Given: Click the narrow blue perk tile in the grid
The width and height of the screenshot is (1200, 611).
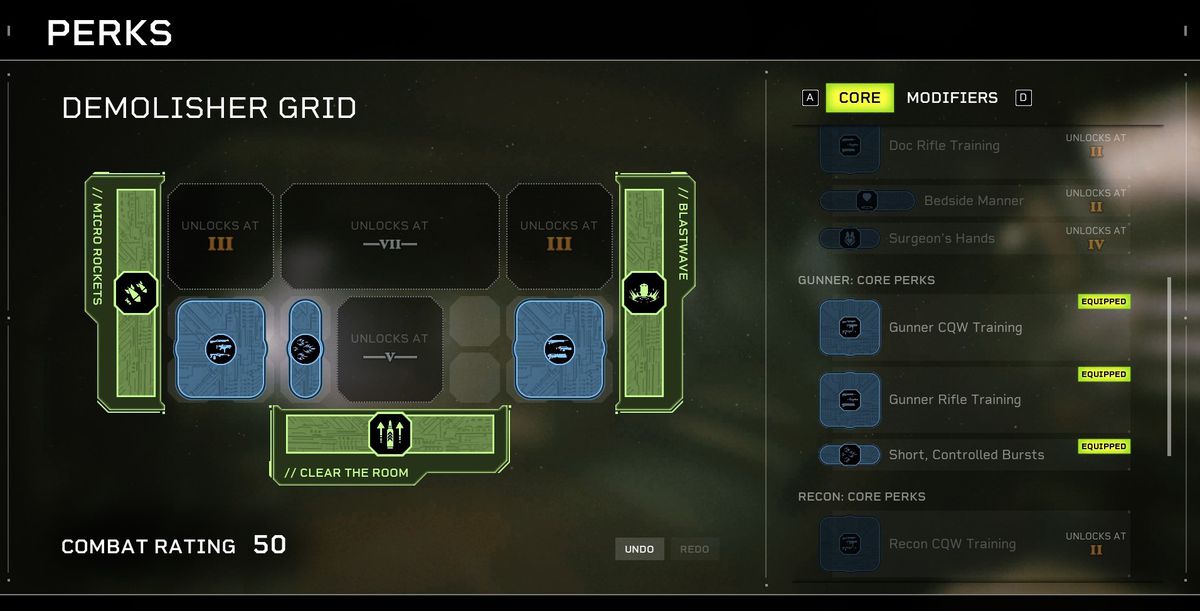Looking at the screenshot, I should [304, 349].
